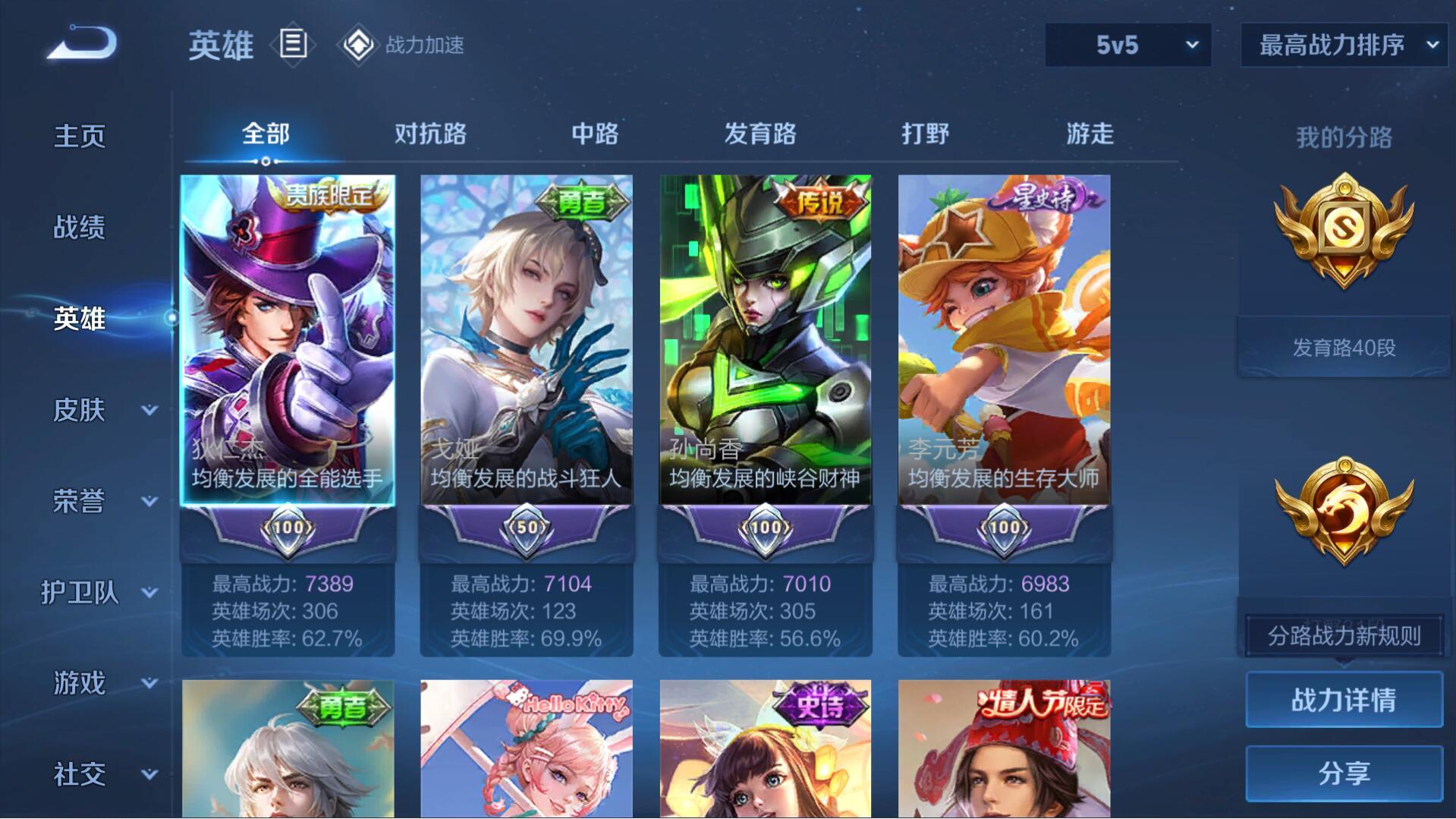This screenshot has width=1456, height=819.
Task: Select the 狄仁杰 hero card
Action: pyautogui.click(x=288, y=340)
